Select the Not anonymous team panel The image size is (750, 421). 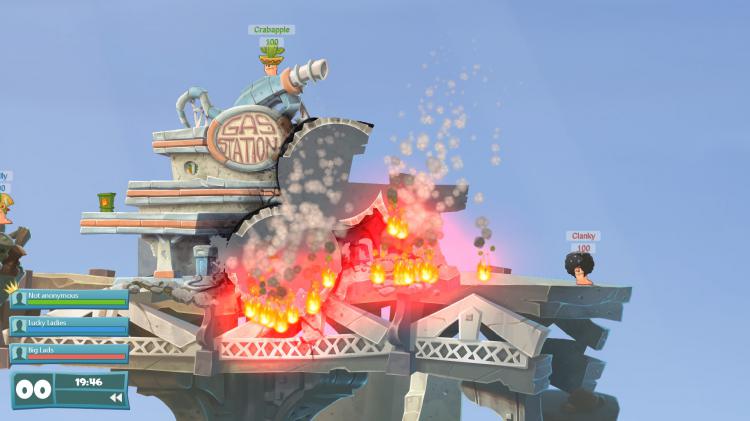tap(69, 298)
